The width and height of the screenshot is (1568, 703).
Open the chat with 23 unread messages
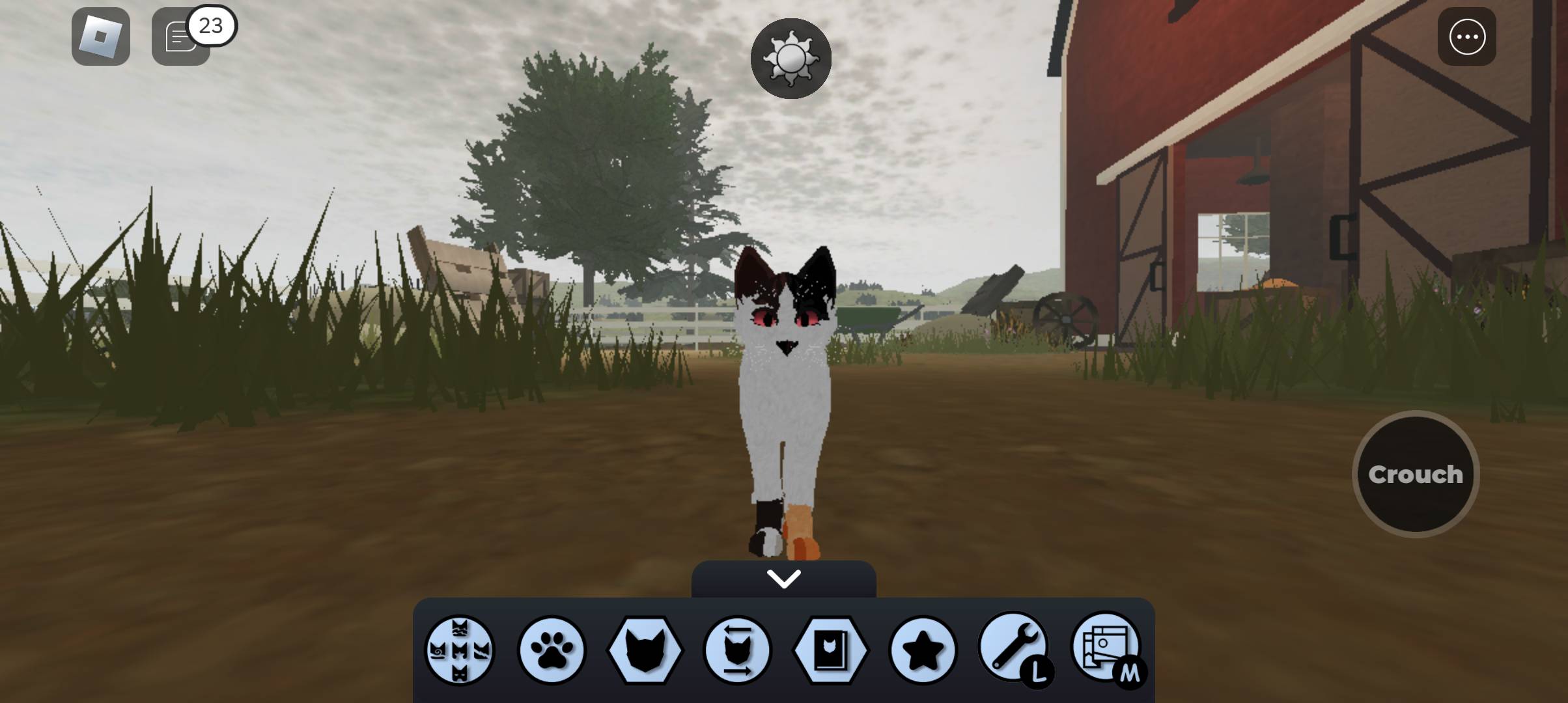point(181,36)
